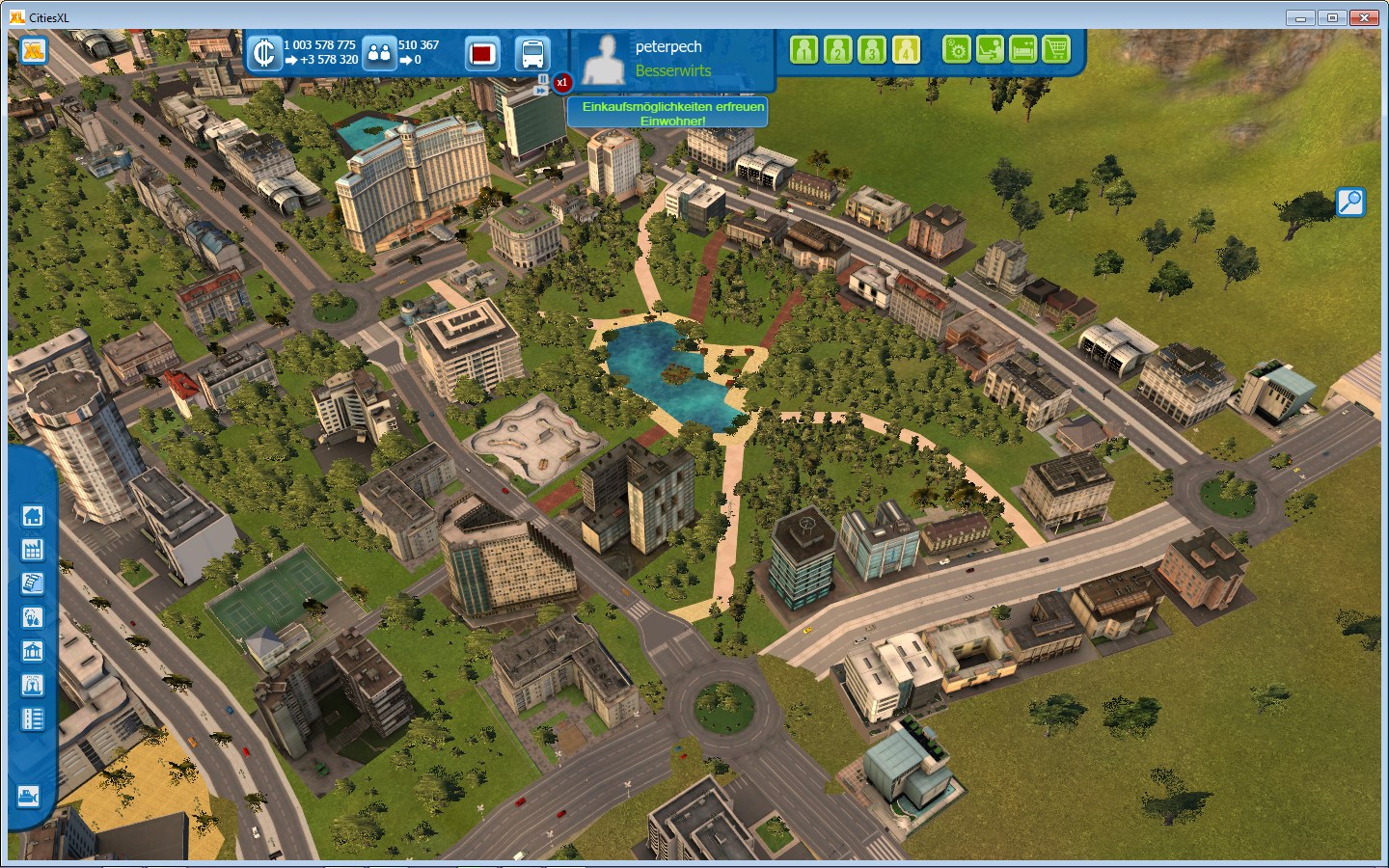Open the green shopping cart icon
Image resolution: width=1389 pixels, height=868 pixels.
point(1056,49)
